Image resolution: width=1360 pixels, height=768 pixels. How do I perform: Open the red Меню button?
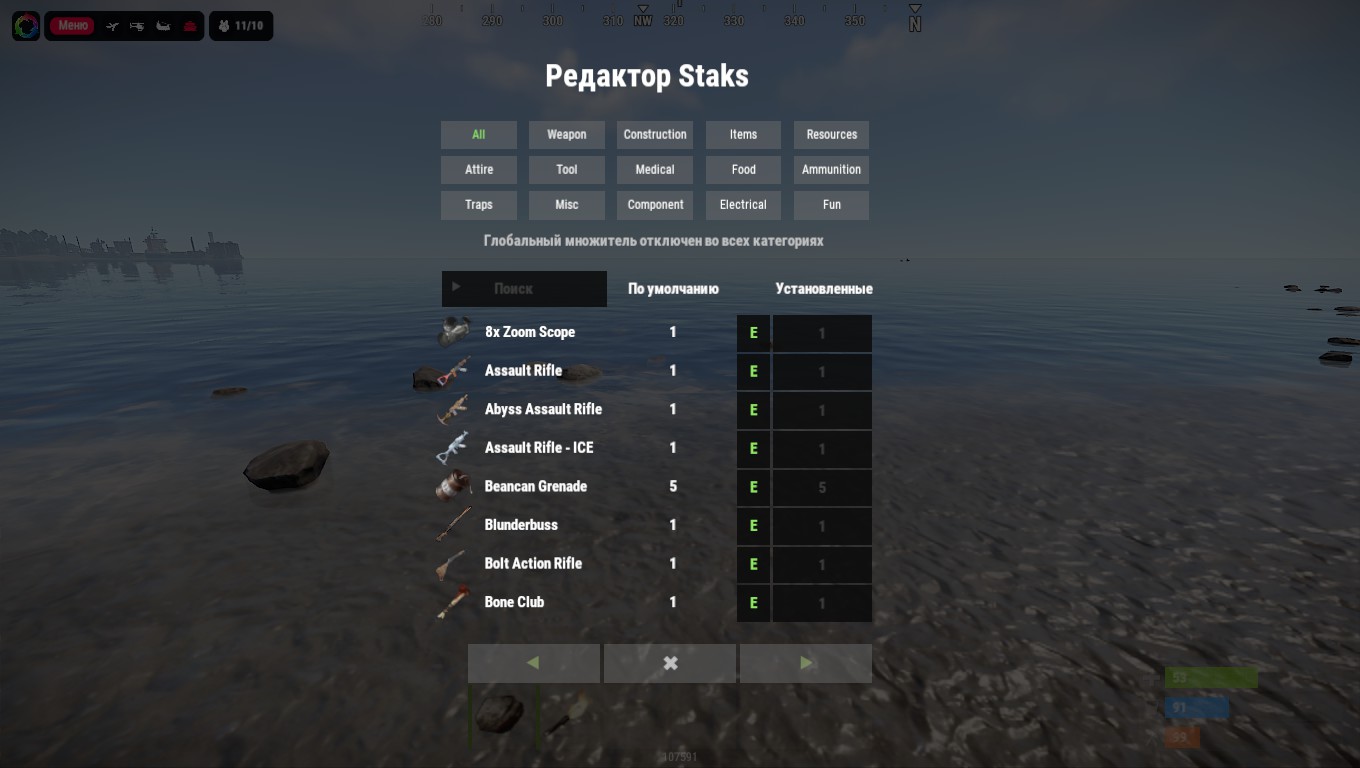(x=73, y=26)
